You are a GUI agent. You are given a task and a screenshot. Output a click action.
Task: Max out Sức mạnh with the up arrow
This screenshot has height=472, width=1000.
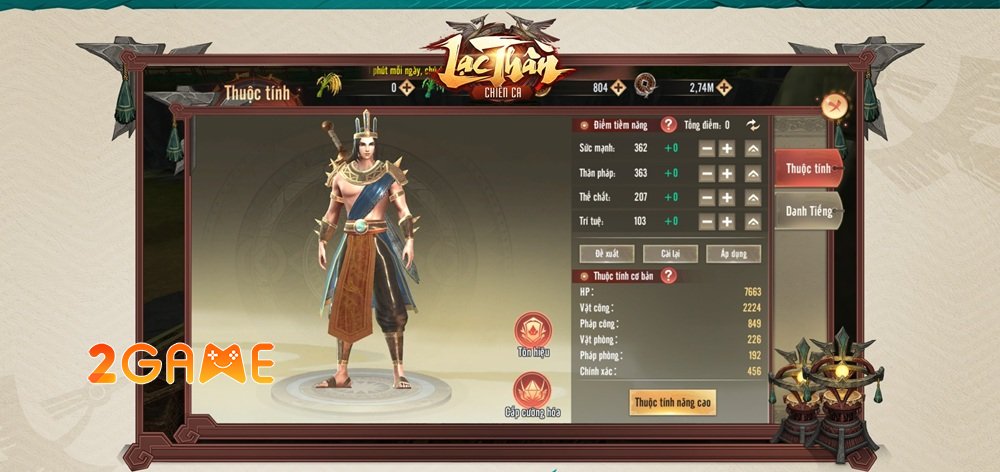tap(753, 148)
